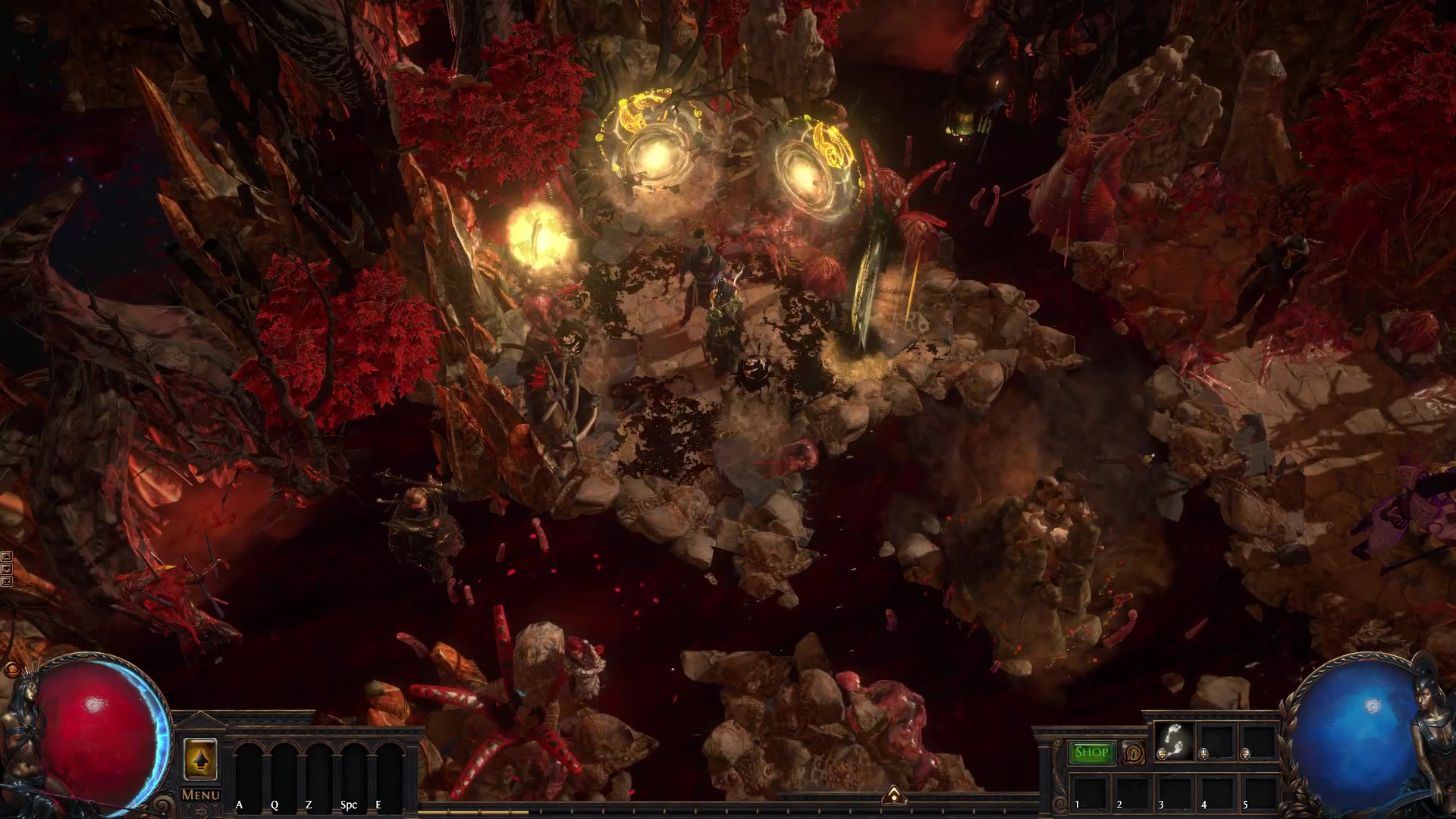This screenshot has height=819, width=1456.
Task: Click the small triangle tab on the experience bar
Action: coord(895,795)
